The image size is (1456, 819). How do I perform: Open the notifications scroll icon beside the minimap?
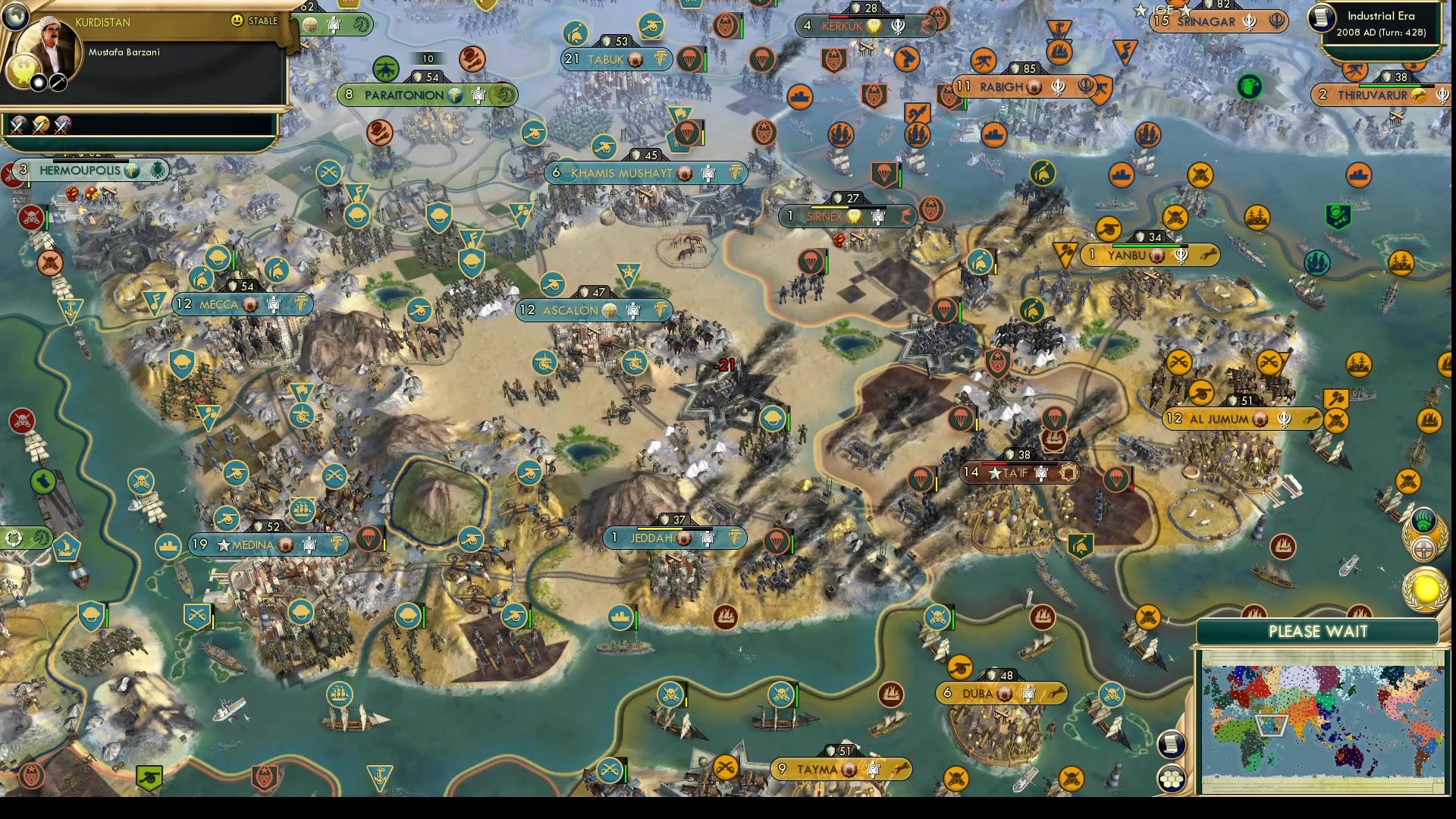click(x=1170, y=745)
